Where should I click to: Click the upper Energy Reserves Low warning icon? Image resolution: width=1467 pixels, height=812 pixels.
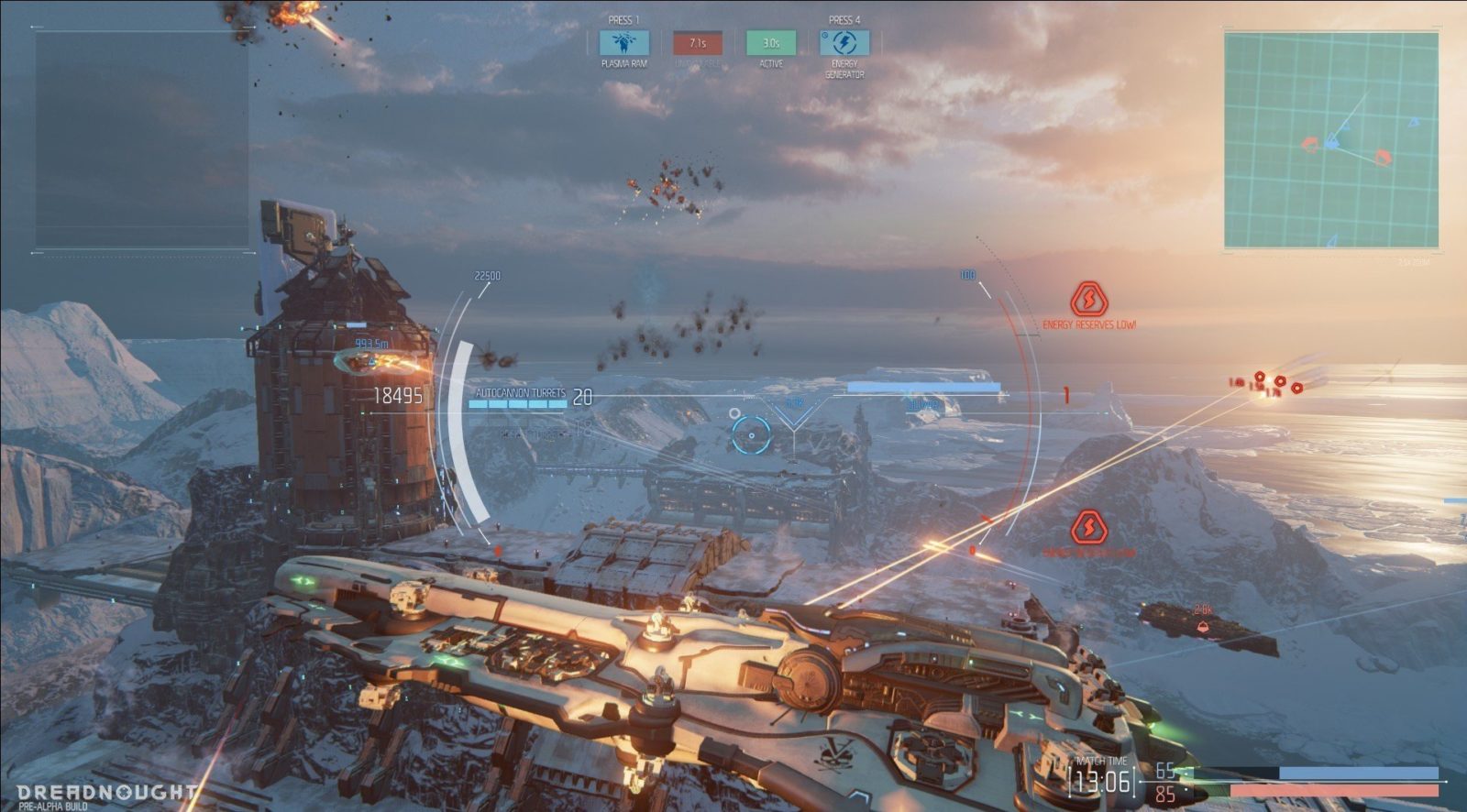(1088, 300)
